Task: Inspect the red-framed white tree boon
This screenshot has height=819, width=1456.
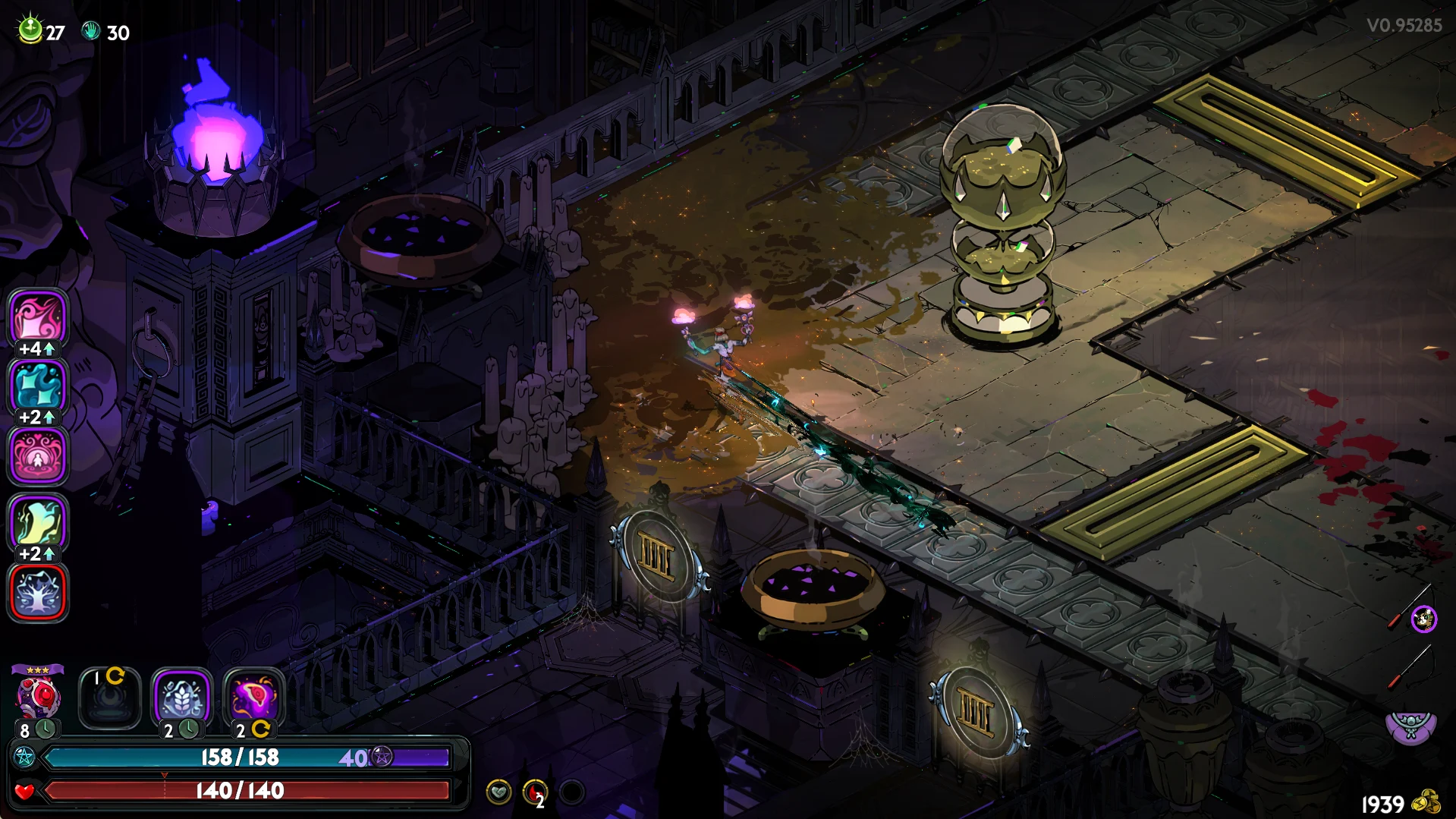Action: [38, 592]
